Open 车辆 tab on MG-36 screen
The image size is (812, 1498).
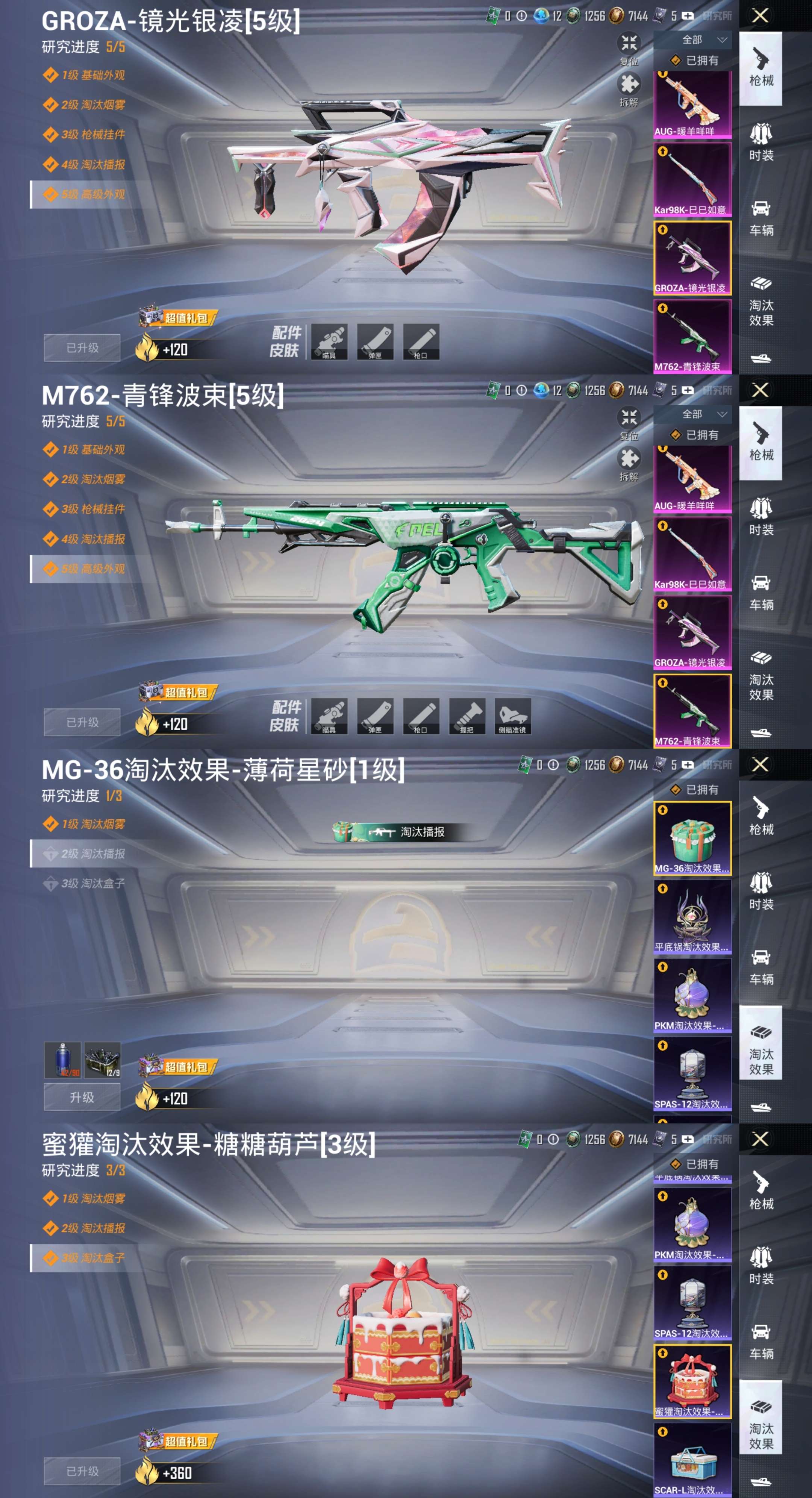coord(761,965)
